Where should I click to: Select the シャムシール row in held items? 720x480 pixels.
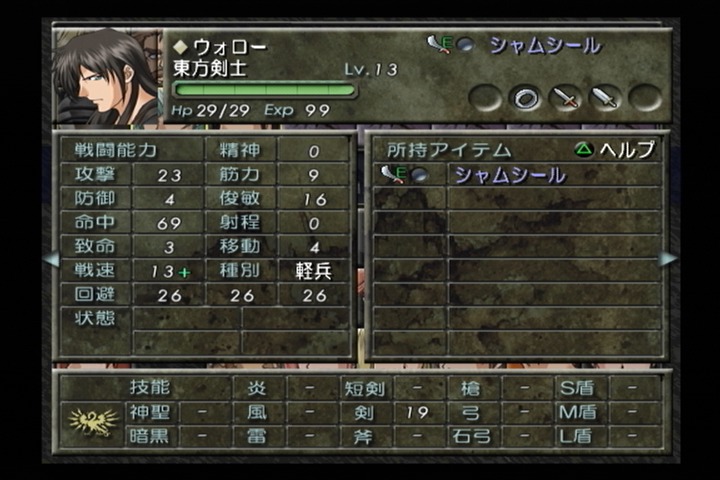click(510, 175)
